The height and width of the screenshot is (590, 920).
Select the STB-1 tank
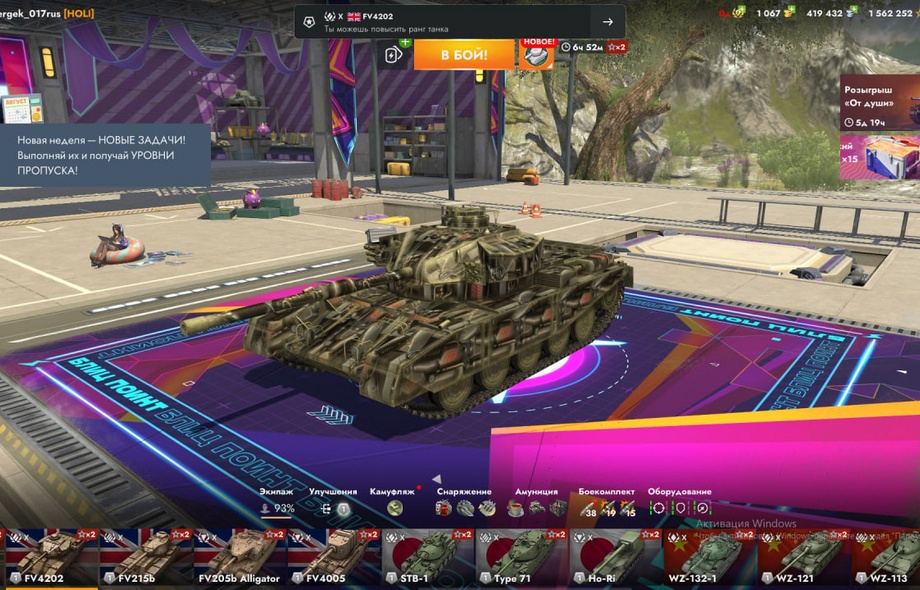point(427,557)
